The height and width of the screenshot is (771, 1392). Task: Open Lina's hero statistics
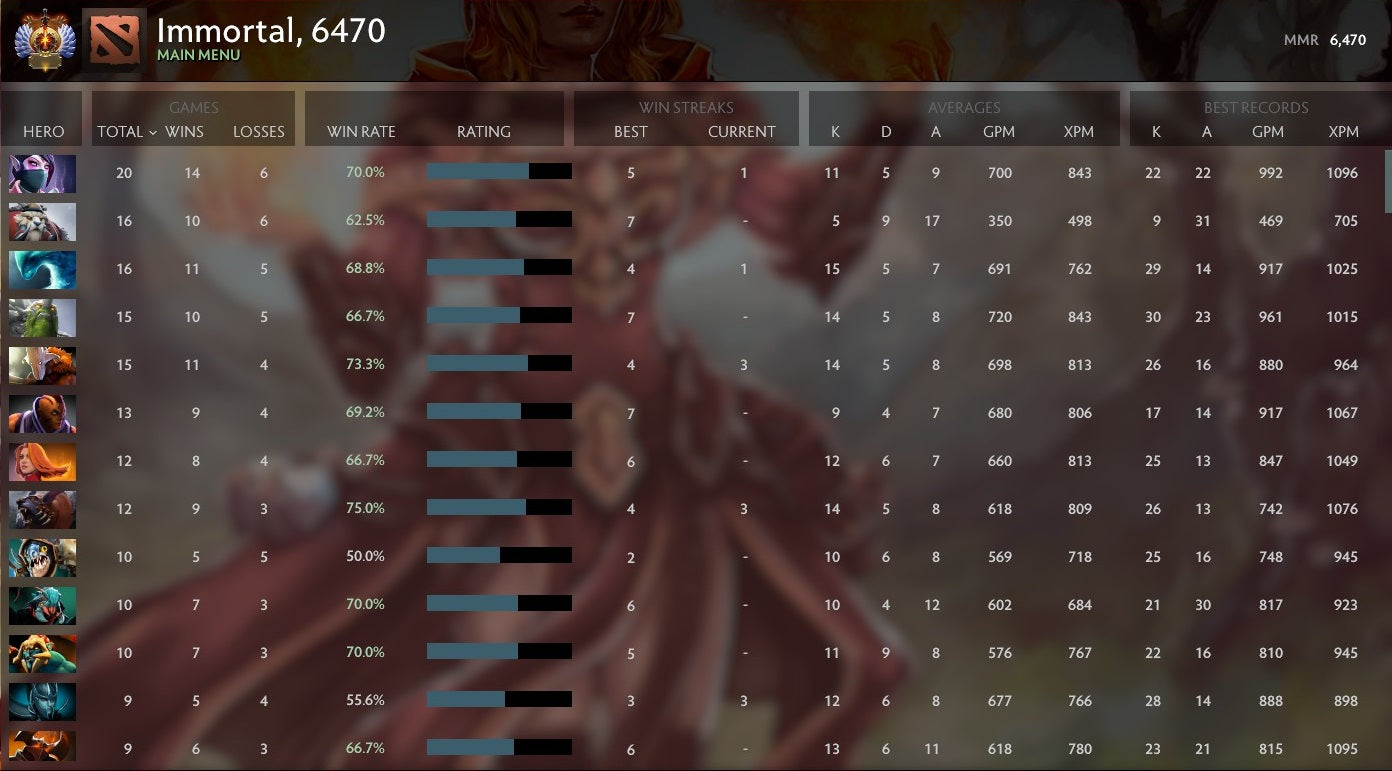pos(42,461)
